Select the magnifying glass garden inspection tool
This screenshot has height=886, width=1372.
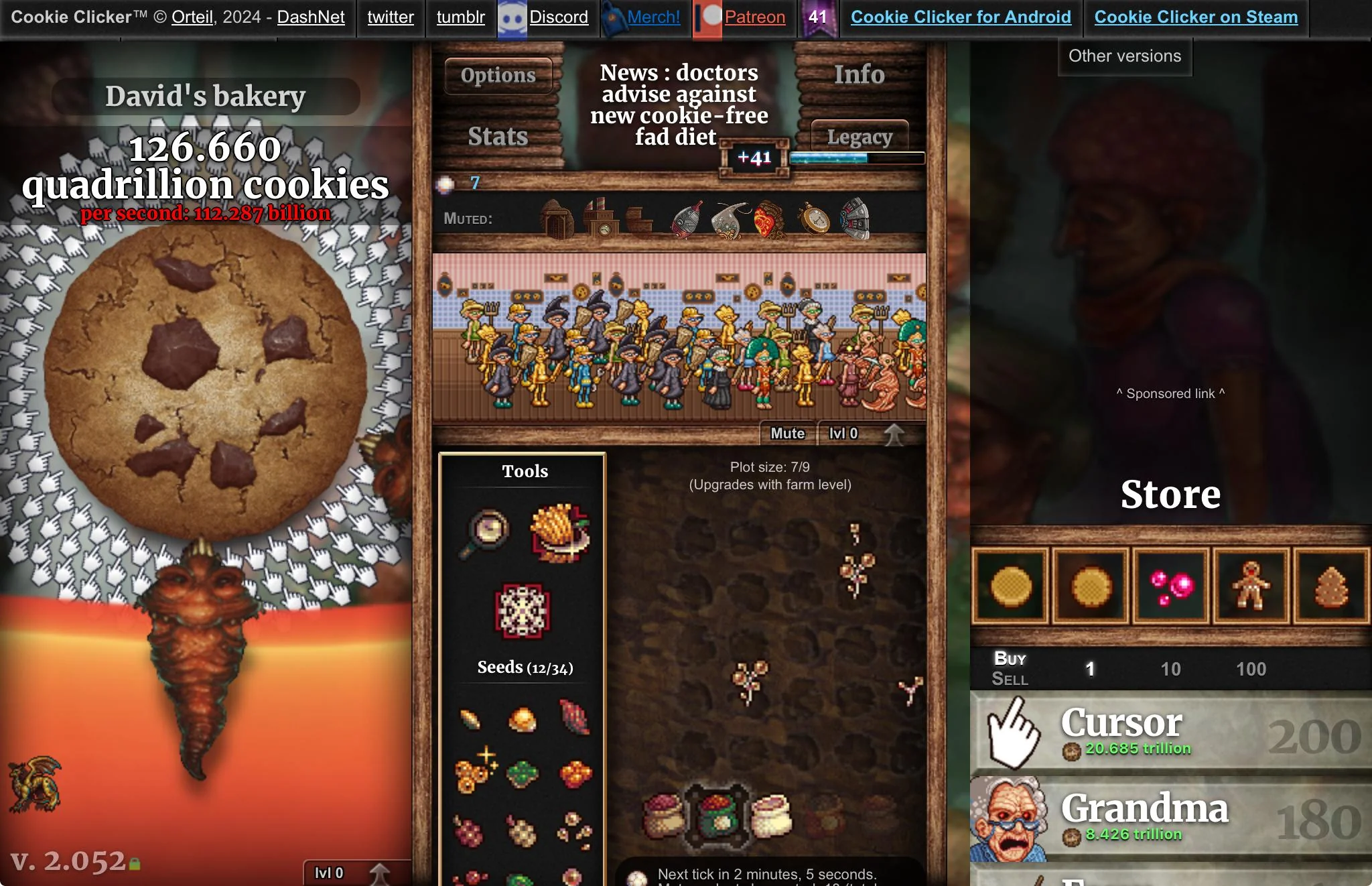pos(486,533)
